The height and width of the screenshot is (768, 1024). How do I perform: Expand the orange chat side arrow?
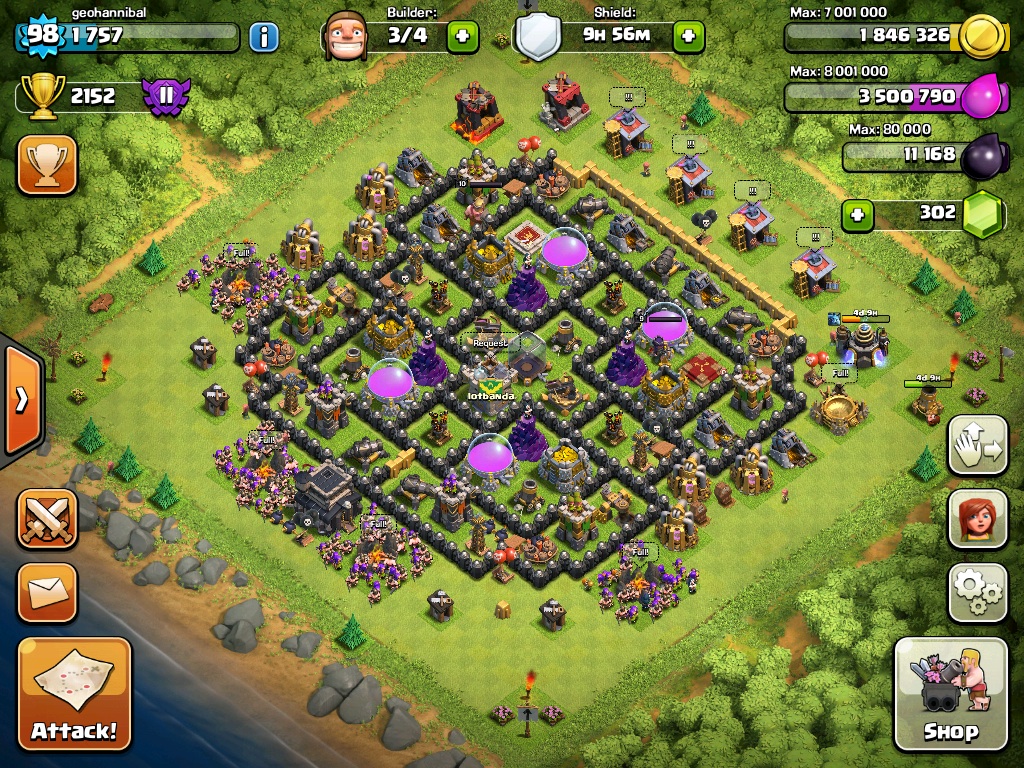pos(21,400)
